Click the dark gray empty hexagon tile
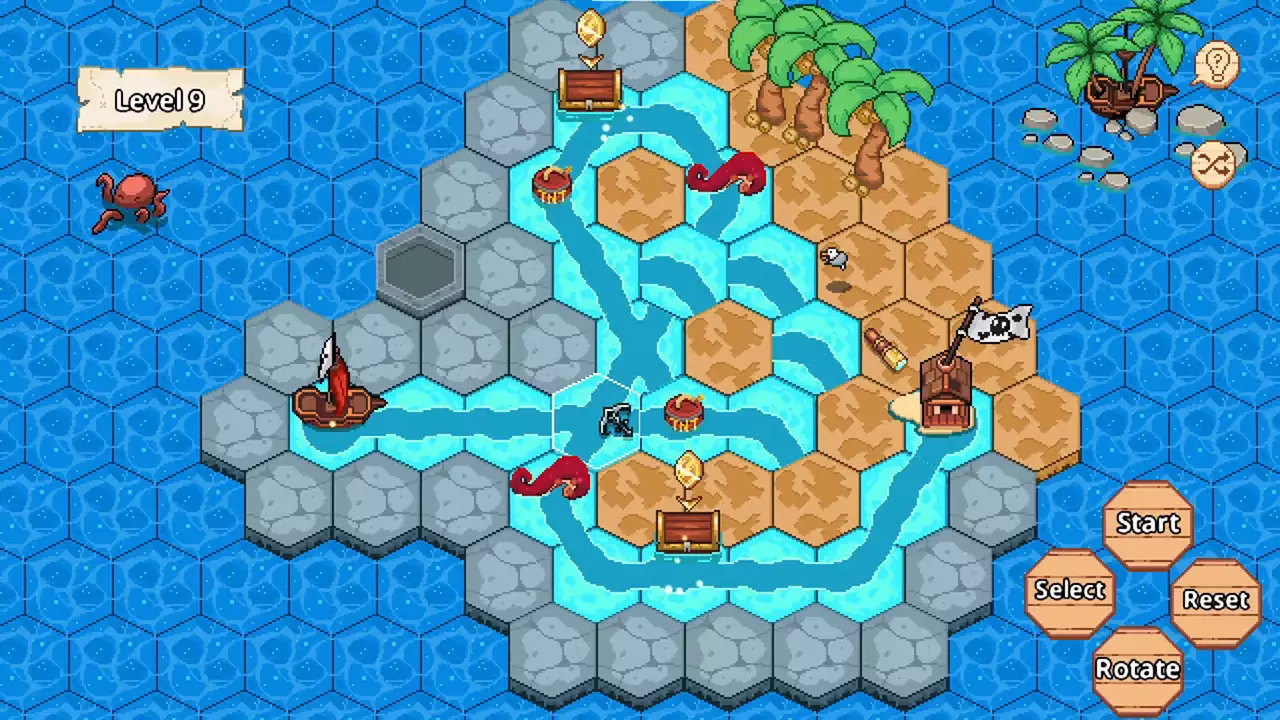 420,272
